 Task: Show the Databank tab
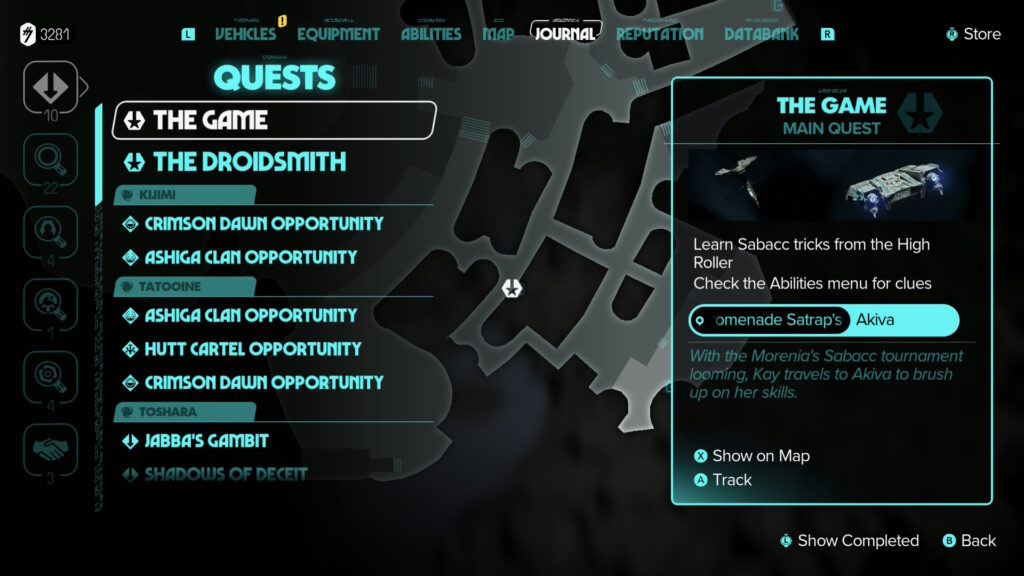tap(762, 34)
